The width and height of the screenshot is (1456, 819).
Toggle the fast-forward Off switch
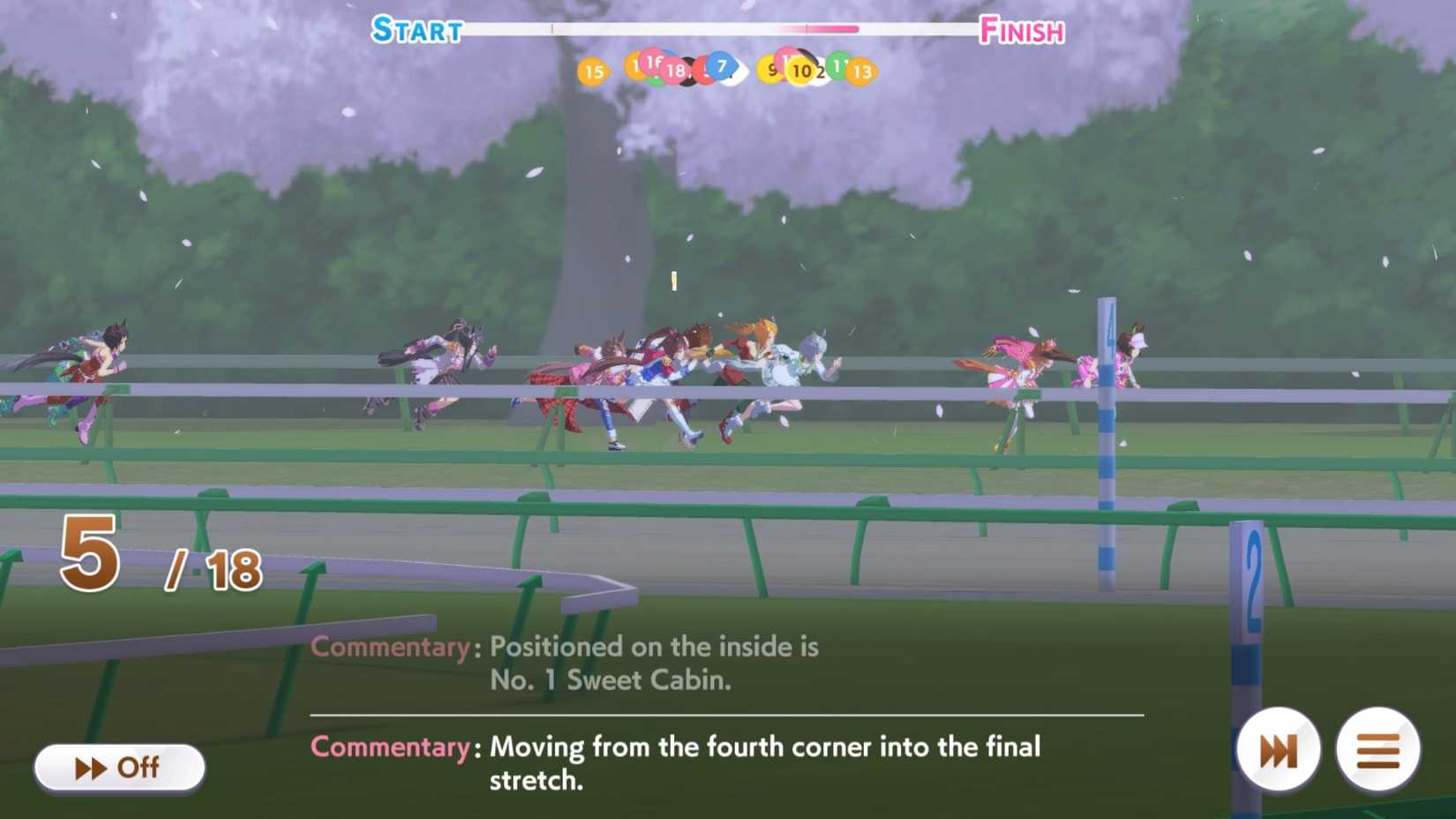pos(117,768)
